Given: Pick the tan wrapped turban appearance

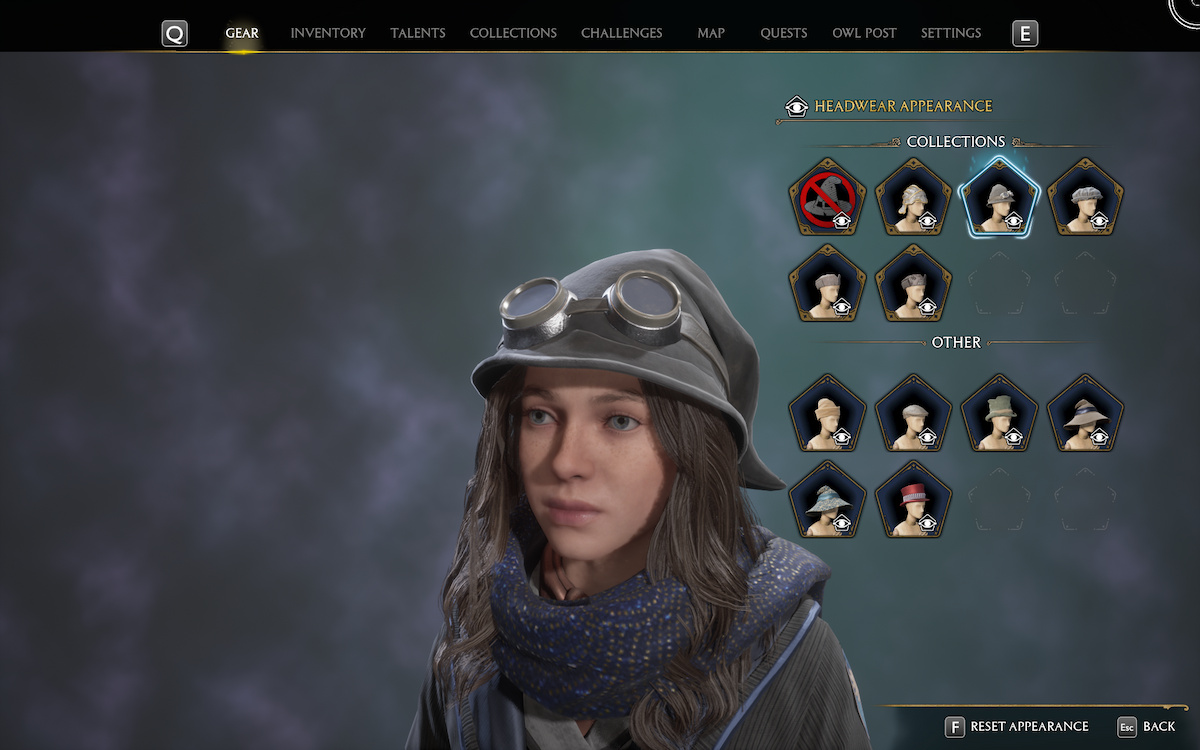Looking at the screenshot, I should click(x=827, y=413).
